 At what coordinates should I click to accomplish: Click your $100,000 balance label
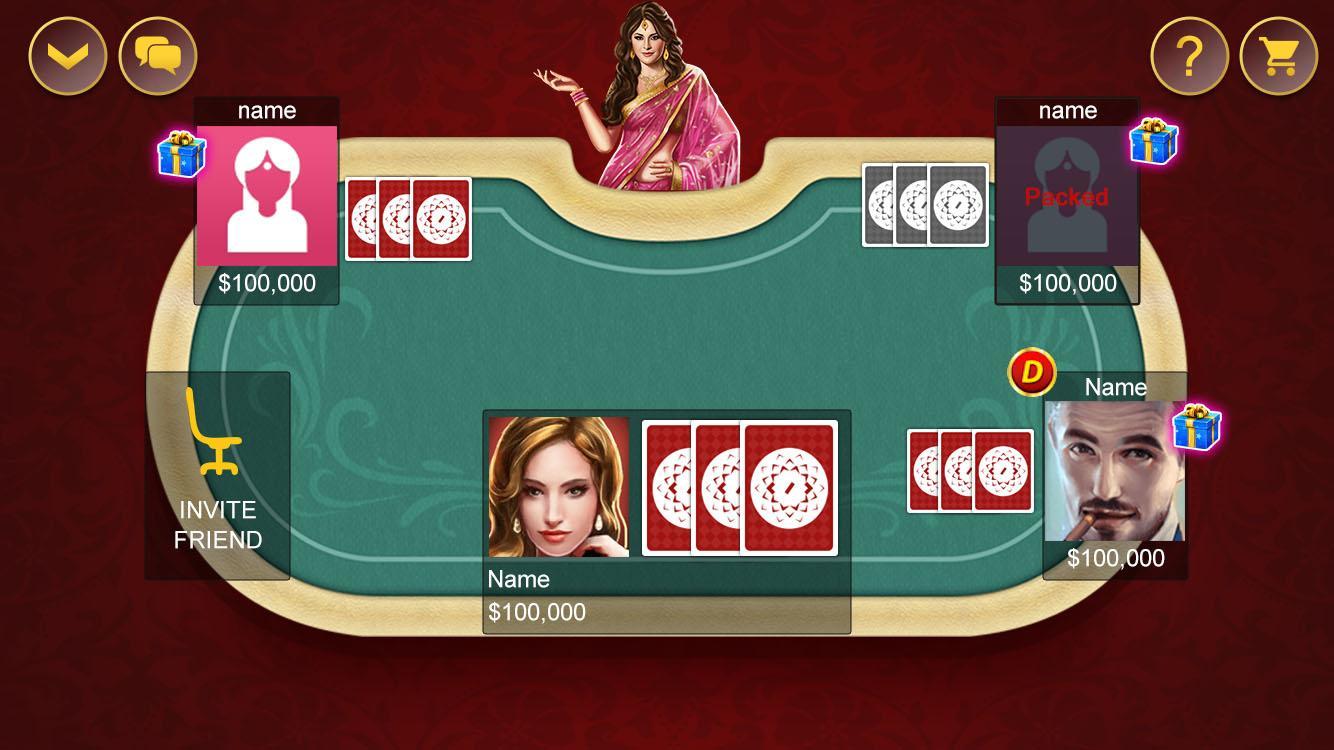pos(536,611)
